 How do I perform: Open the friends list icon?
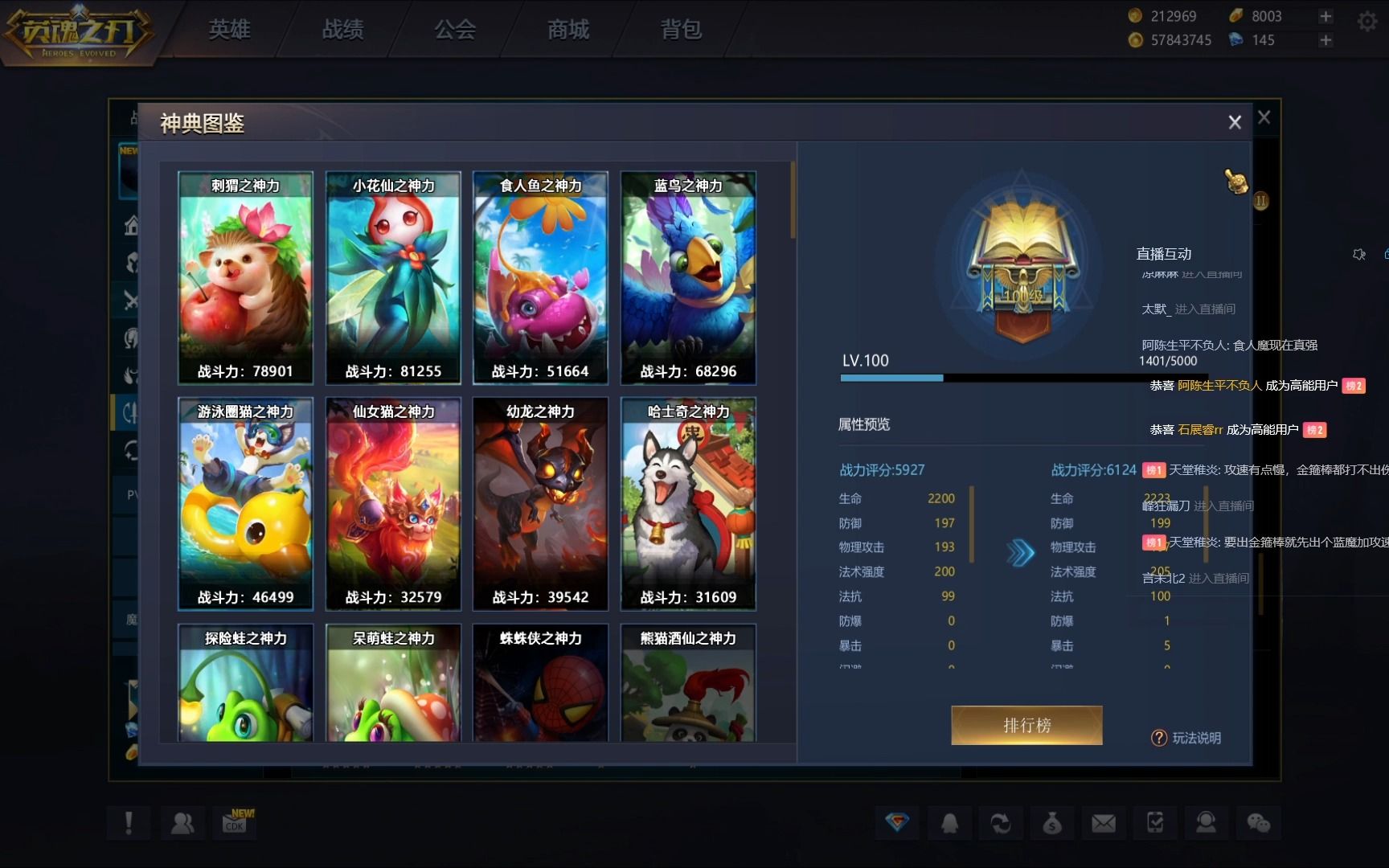click(182, 823)
